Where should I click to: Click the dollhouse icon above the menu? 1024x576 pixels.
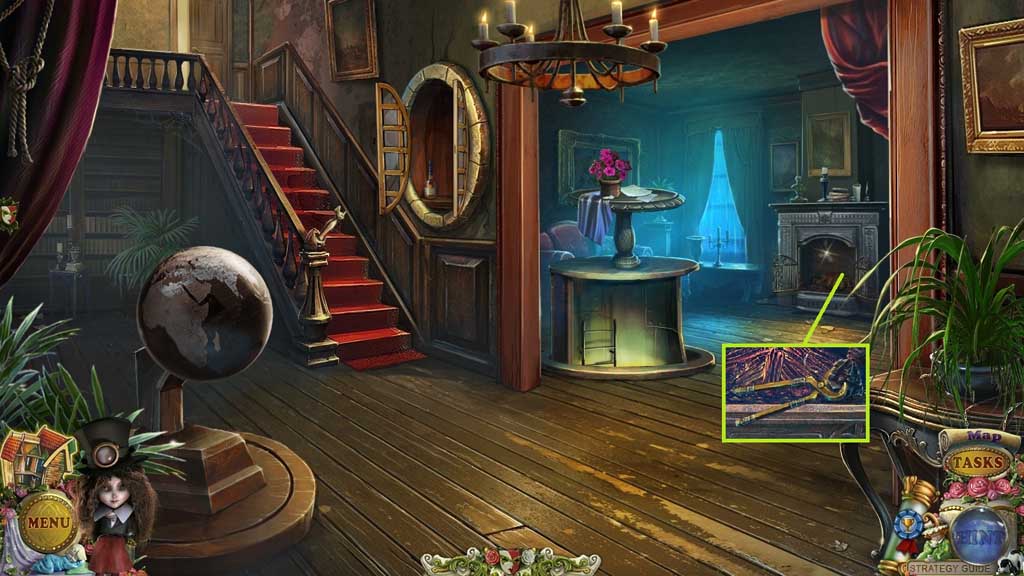36,458
